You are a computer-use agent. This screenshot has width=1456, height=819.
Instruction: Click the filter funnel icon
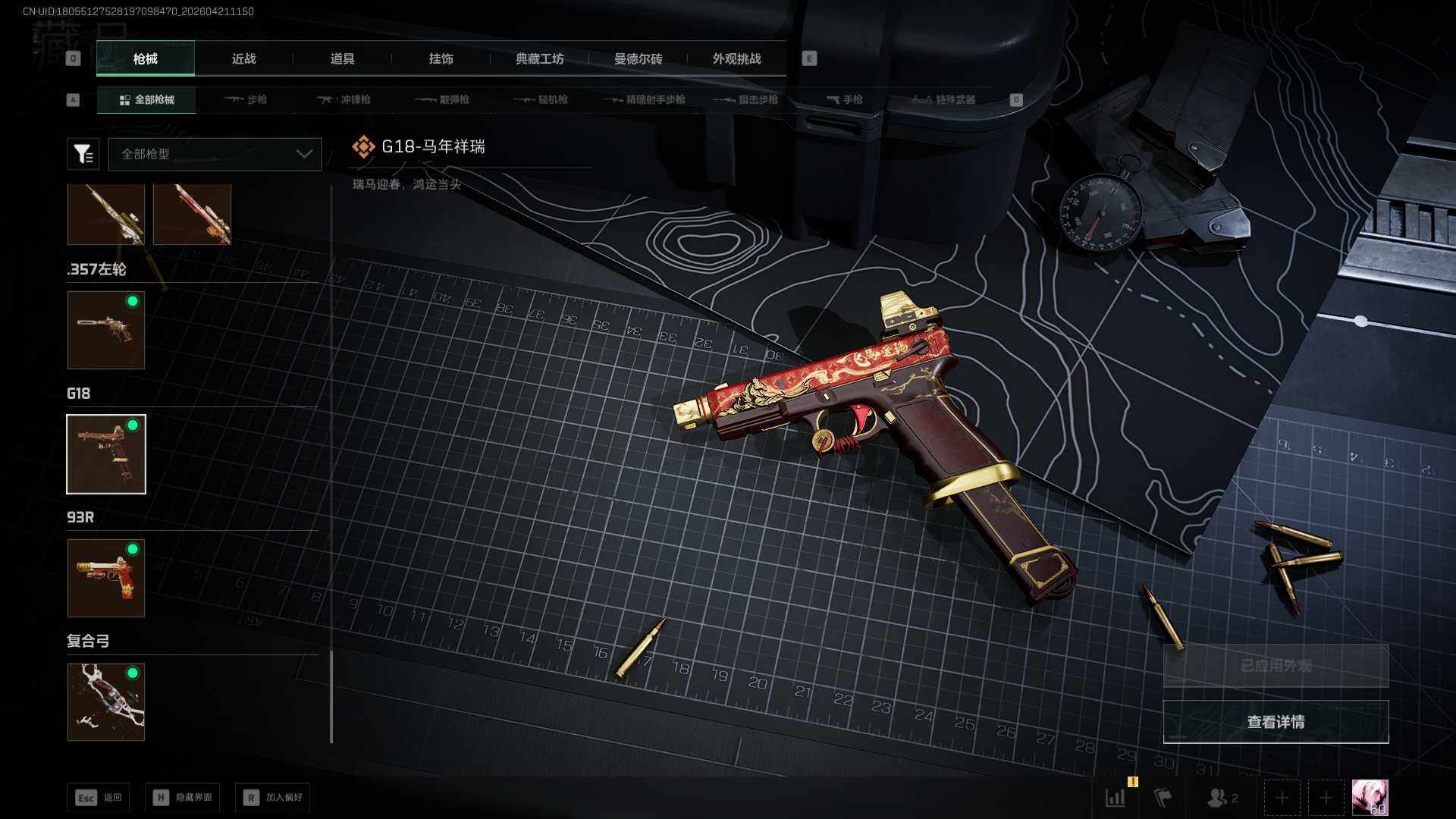pos(83,154)
